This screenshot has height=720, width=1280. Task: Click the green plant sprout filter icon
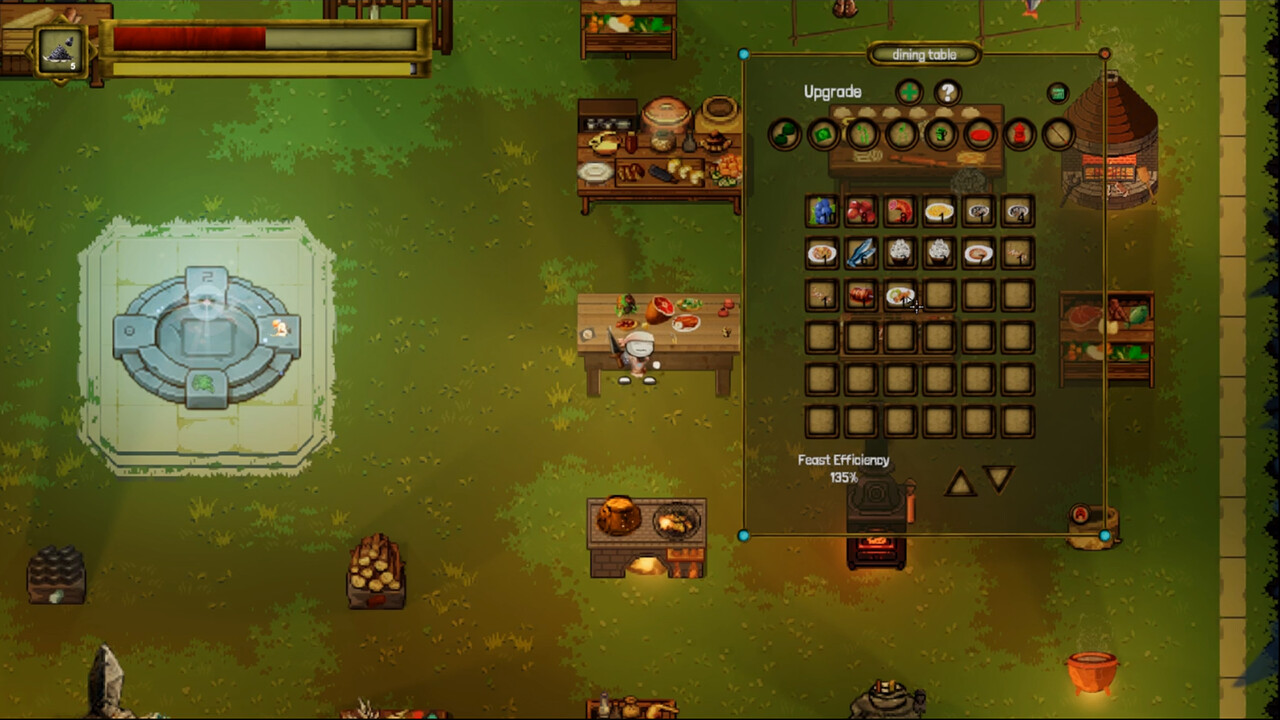[861, 133]
